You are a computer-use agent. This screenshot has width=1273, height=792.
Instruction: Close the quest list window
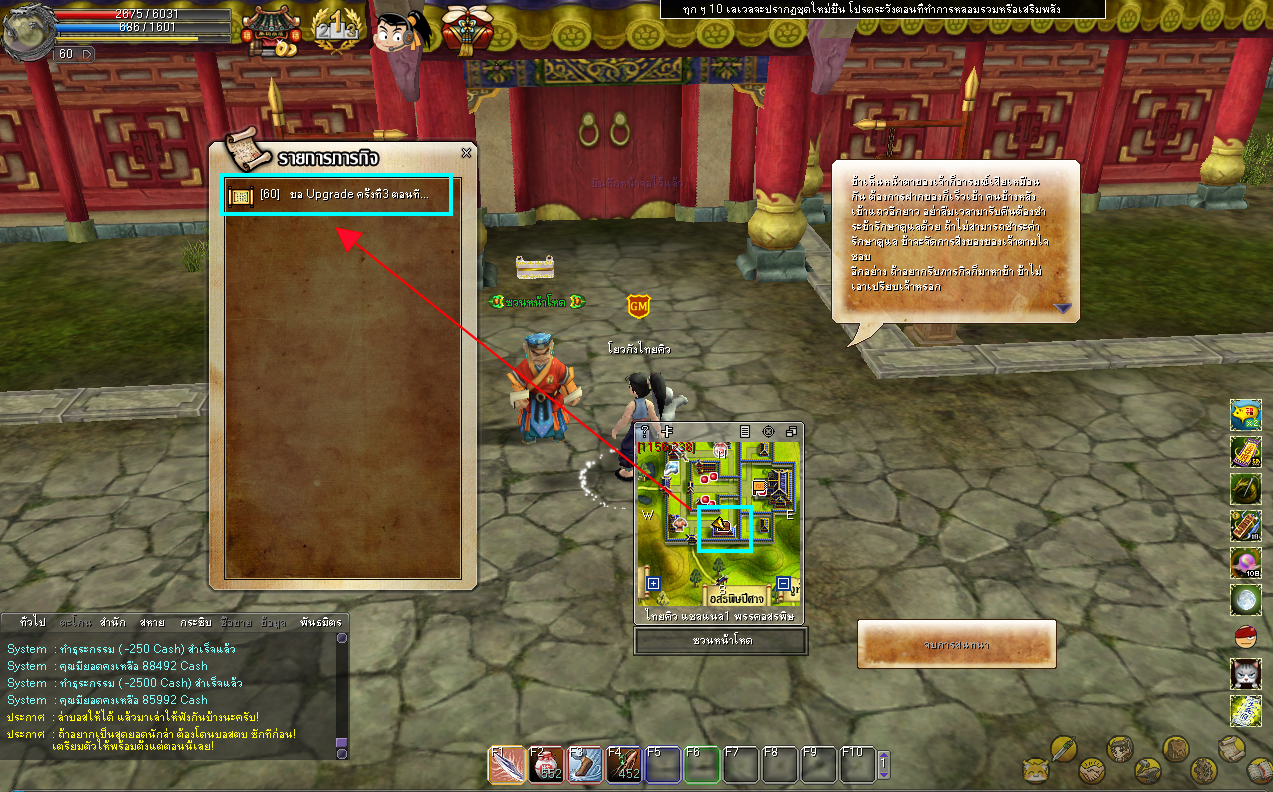(466, 153)
